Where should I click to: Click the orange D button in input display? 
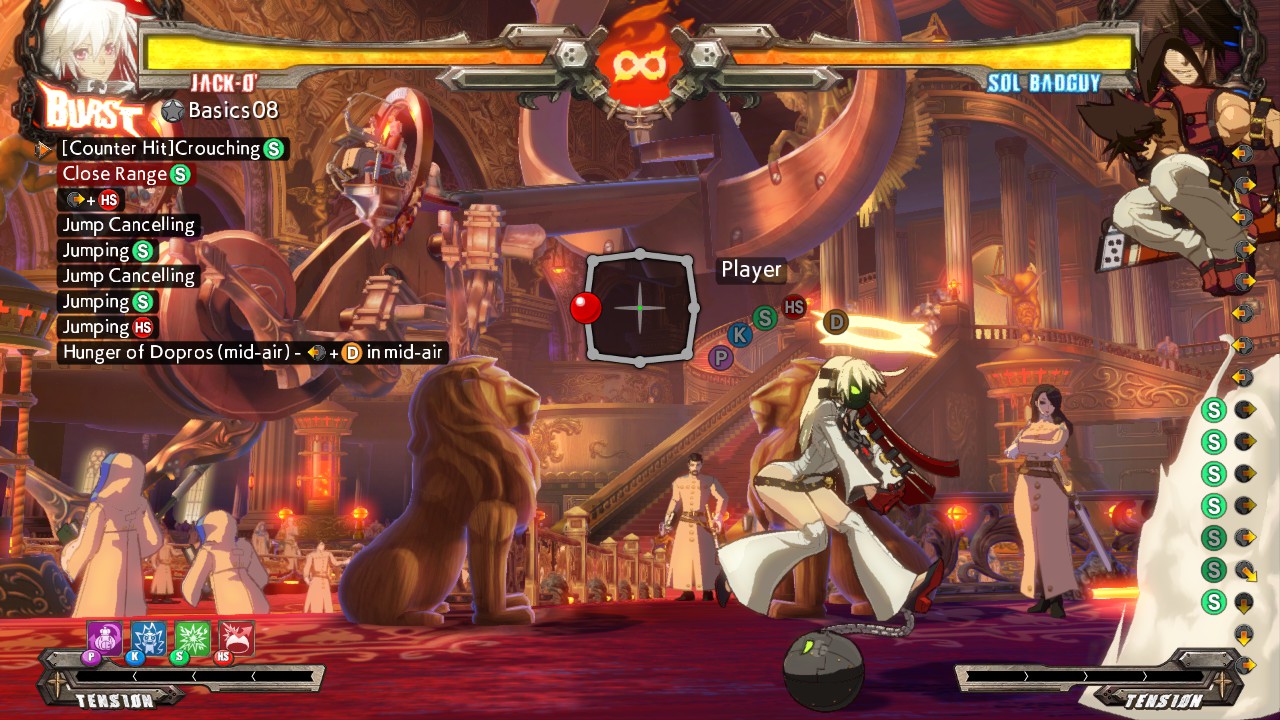(x=836, y=322)
